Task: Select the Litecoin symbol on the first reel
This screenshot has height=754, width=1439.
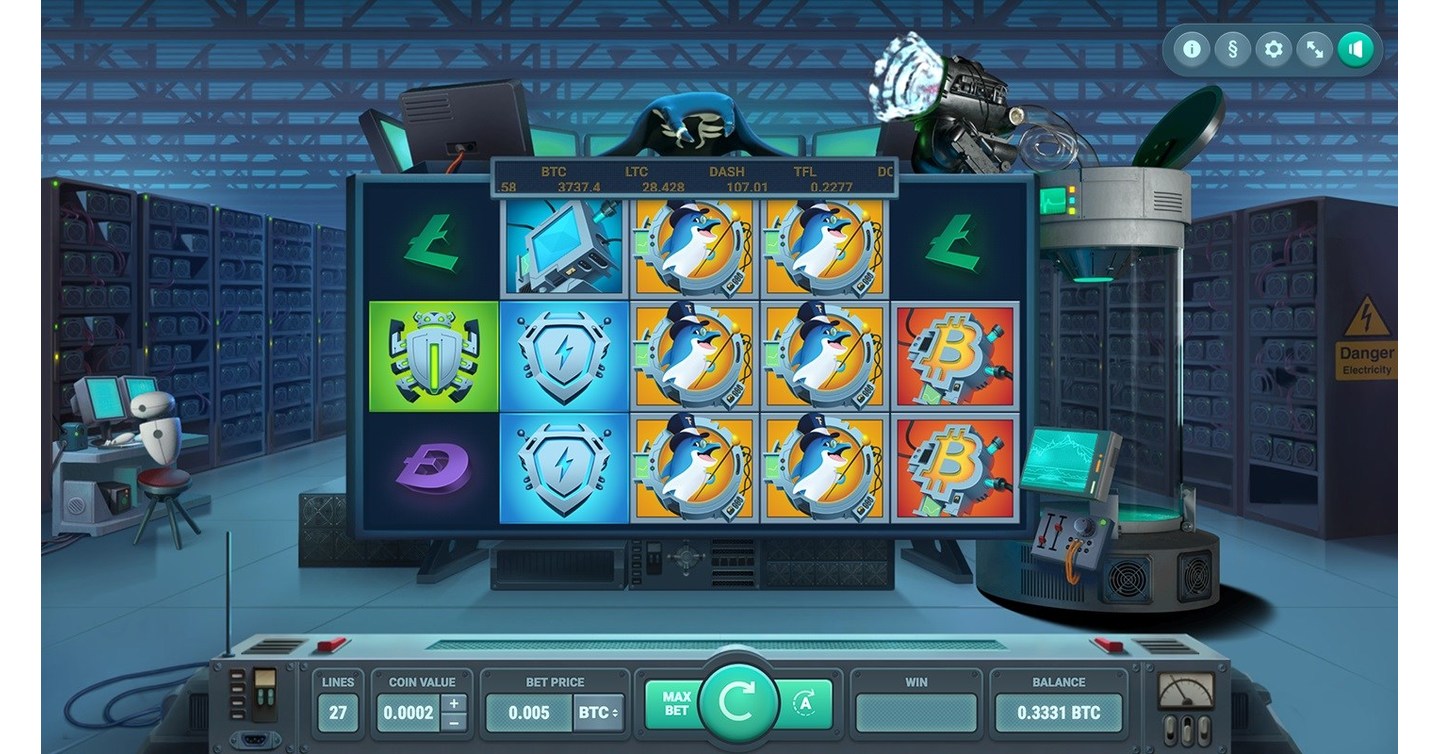Action: point(436,243)
